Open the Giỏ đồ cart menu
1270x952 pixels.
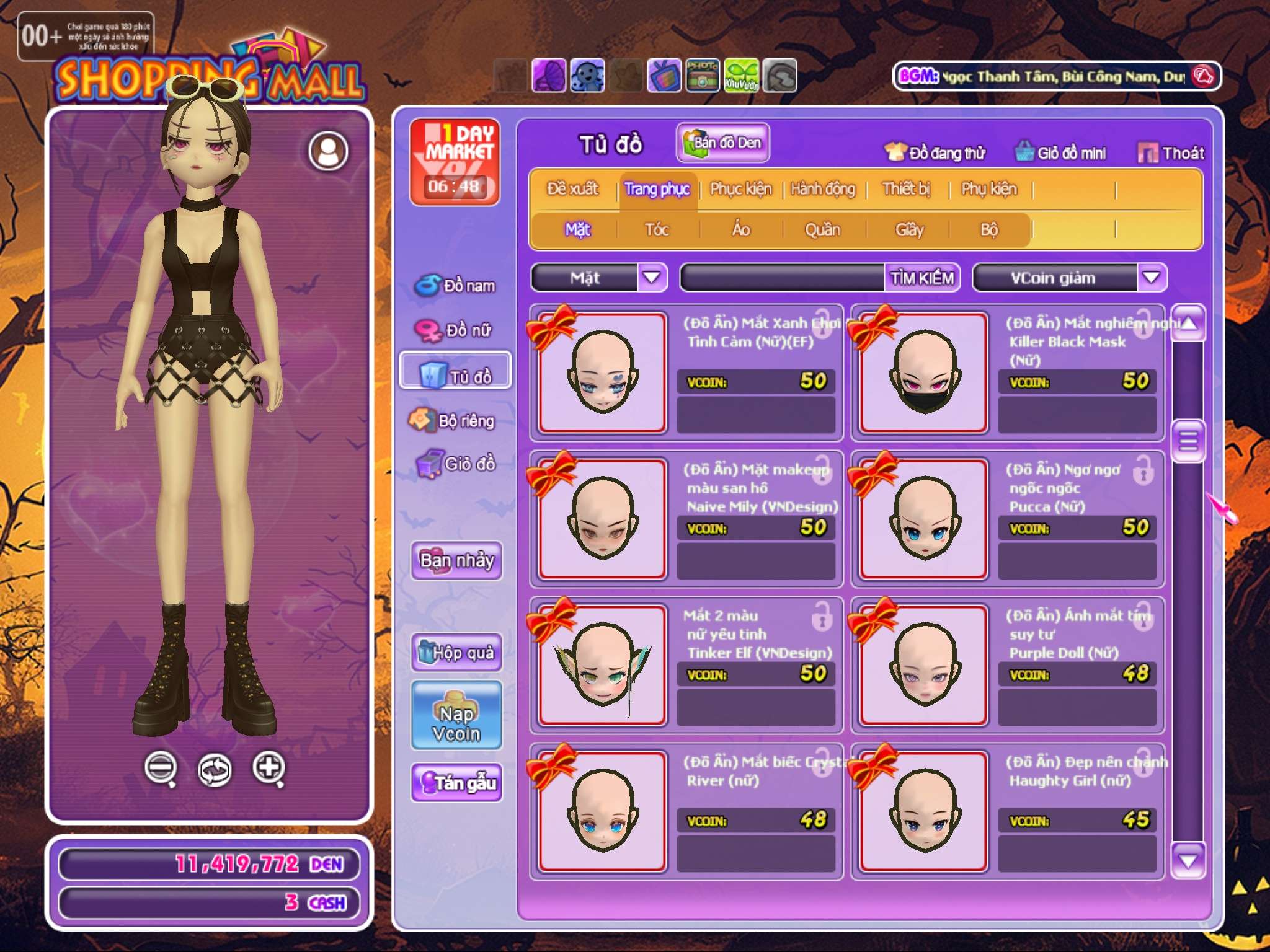tap(456, 464)
